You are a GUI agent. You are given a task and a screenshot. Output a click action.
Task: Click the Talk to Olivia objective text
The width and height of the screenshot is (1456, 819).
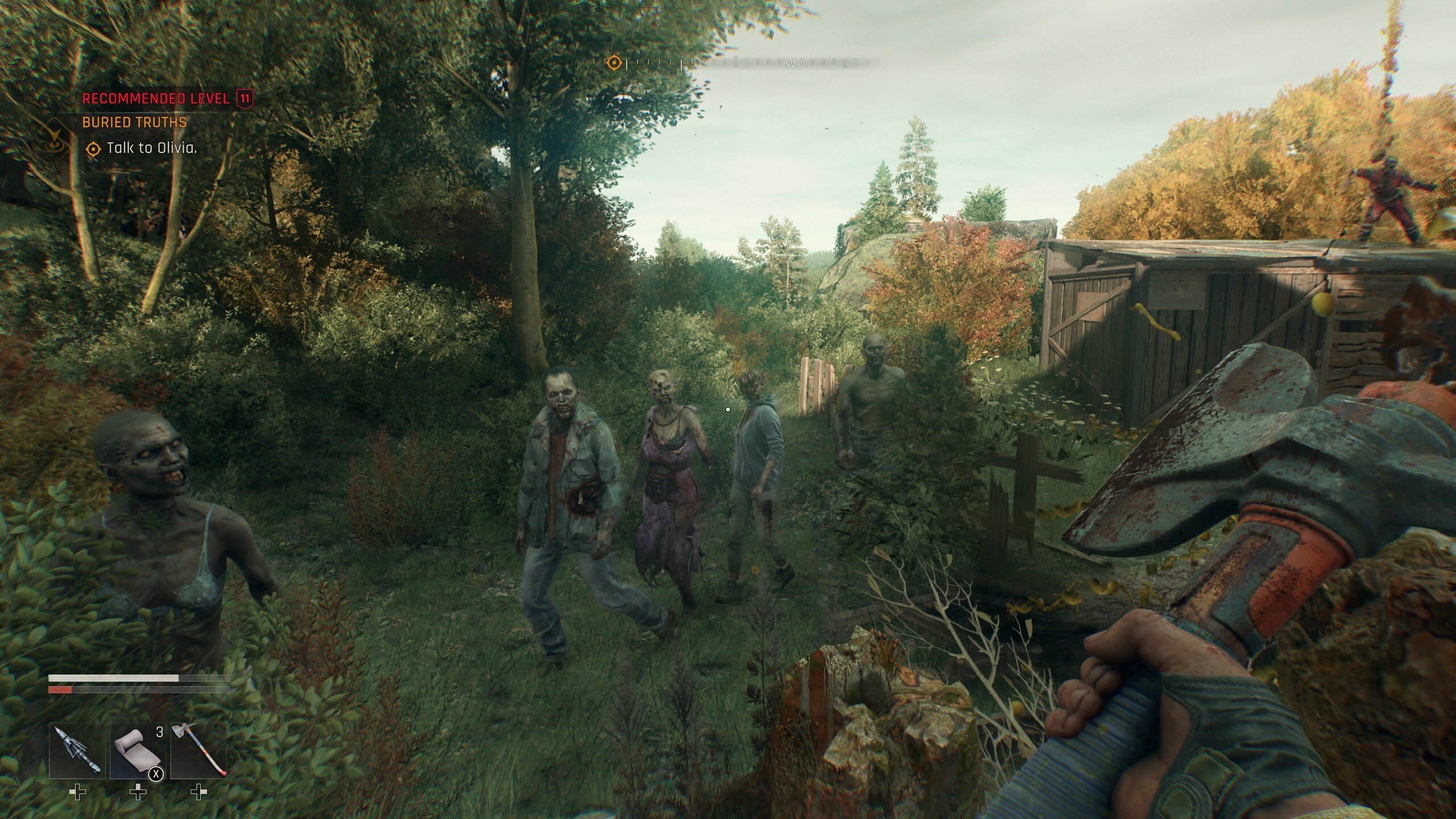point(151,150)
